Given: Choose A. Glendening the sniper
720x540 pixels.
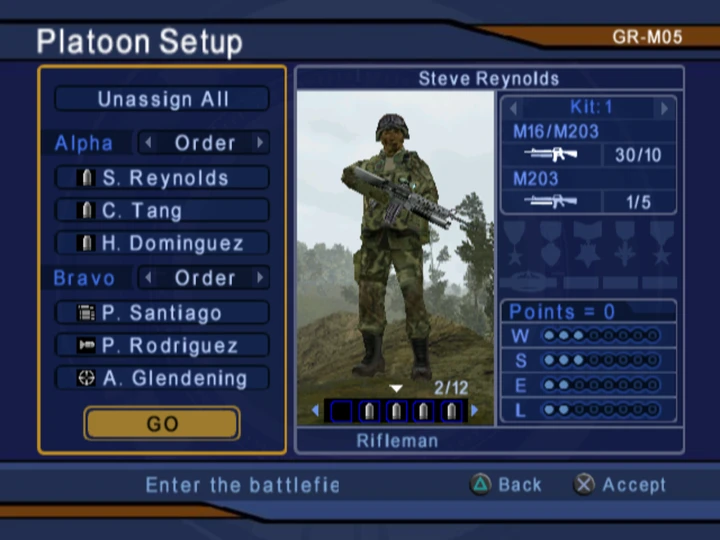Looking at the screenshot, I should click(x=162, y=378).
